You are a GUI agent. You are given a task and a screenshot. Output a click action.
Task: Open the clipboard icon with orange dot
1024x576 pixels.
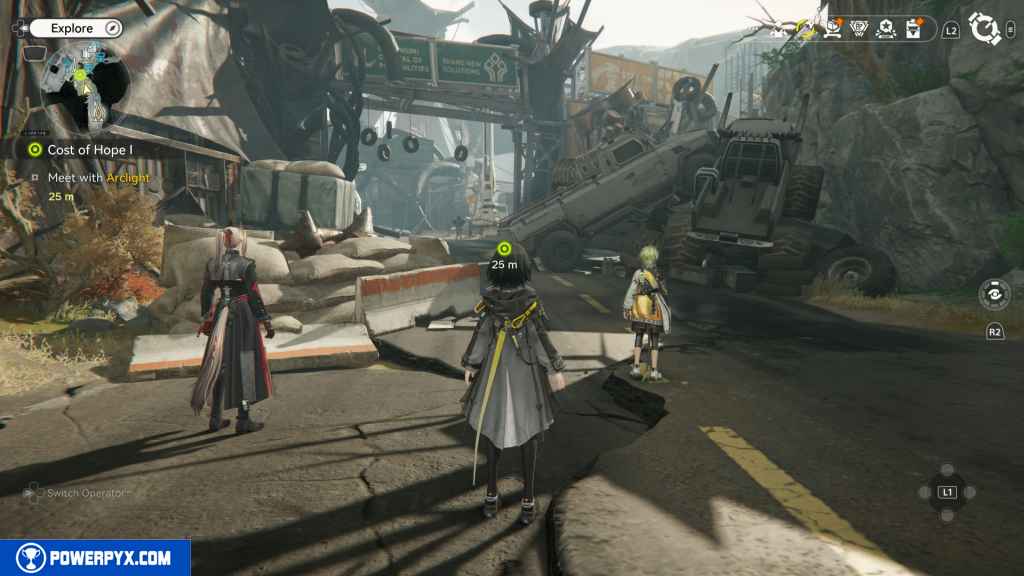(912, 29)
